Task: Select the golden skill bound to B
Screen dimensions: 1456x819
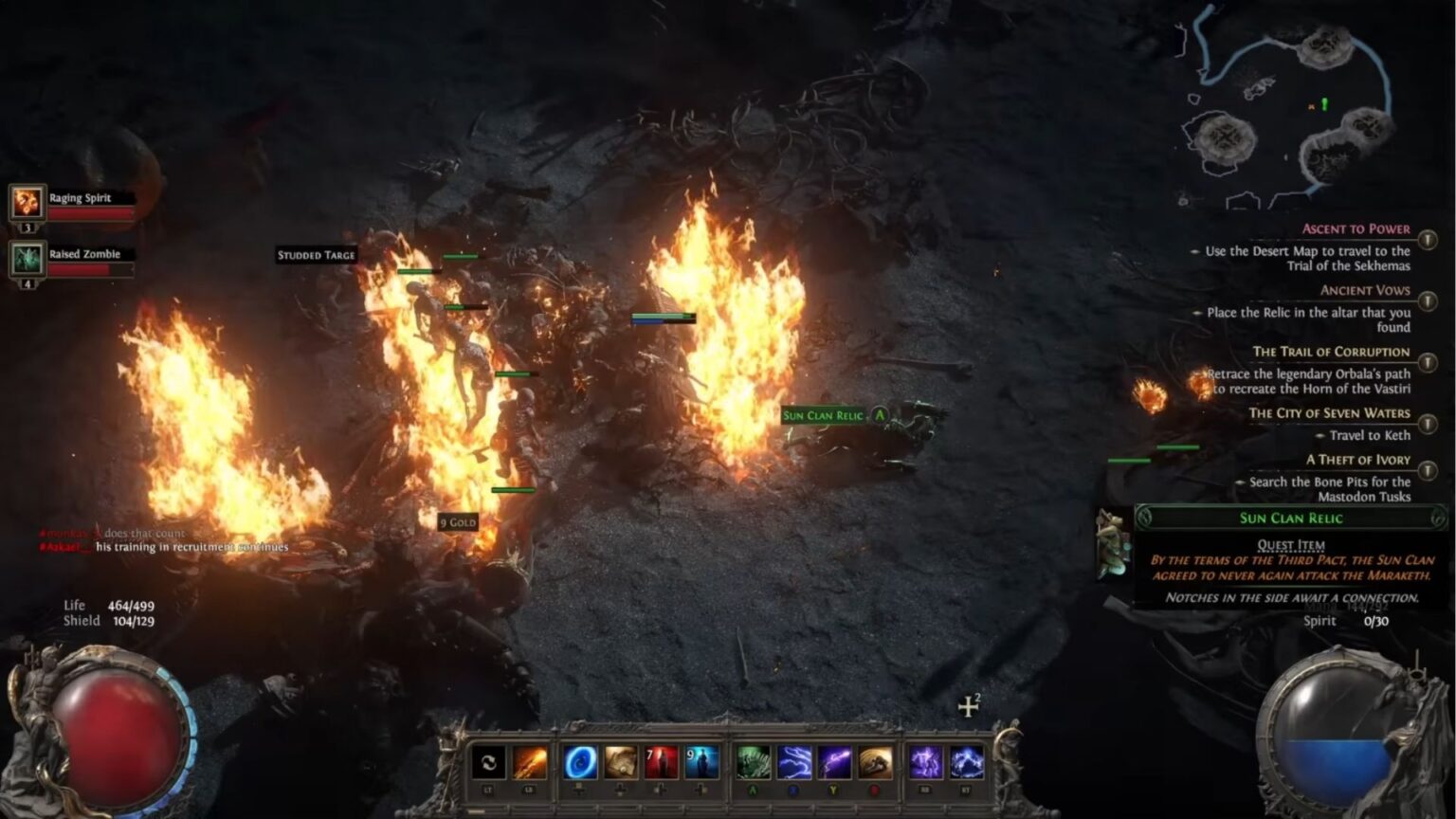Action: coord(875,763)
